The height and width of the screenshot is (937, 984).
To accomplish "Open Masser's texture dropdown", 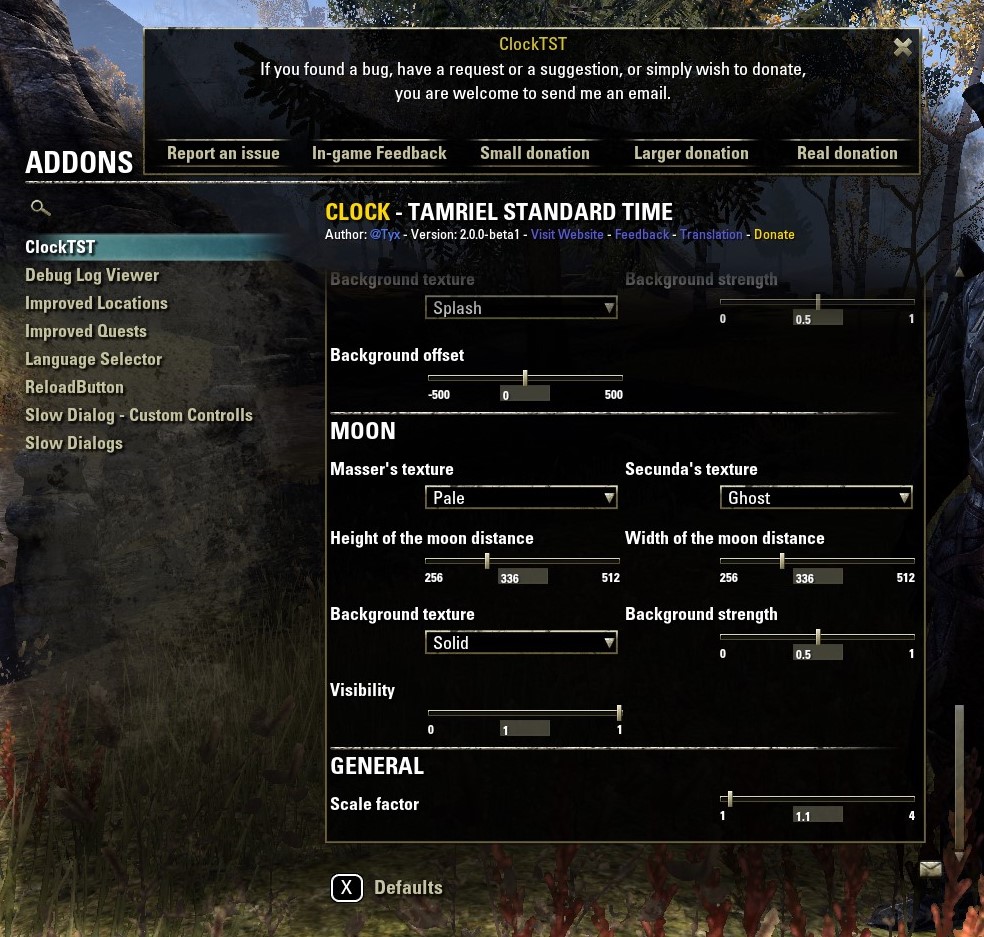I will coord(521,497).
